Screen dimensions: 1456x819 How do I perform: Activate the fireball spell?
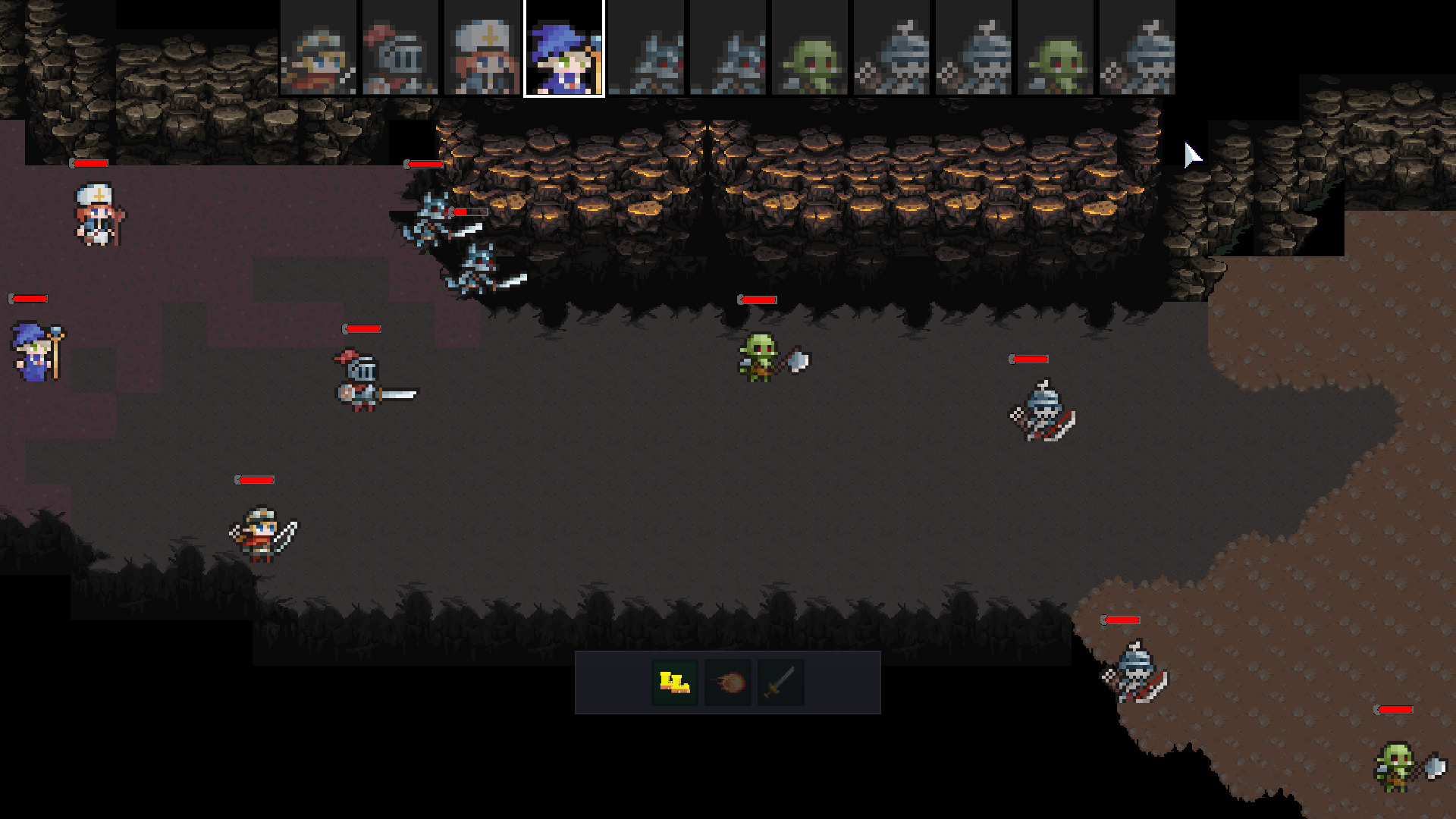click(728, 682)
